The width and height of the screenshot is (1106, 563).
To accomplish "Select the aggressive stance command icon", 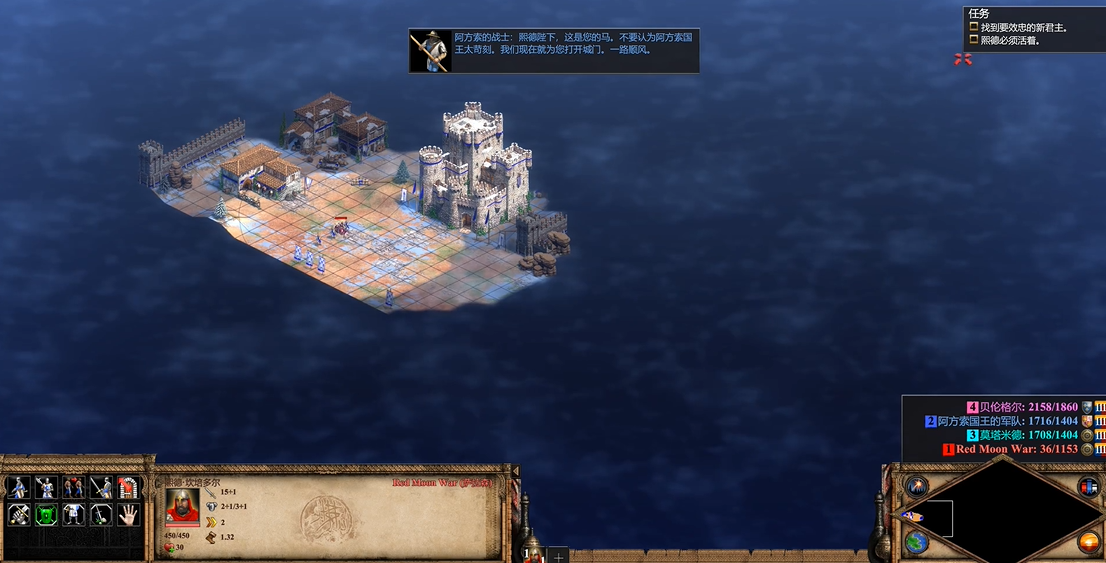I will tap(17, 488).
